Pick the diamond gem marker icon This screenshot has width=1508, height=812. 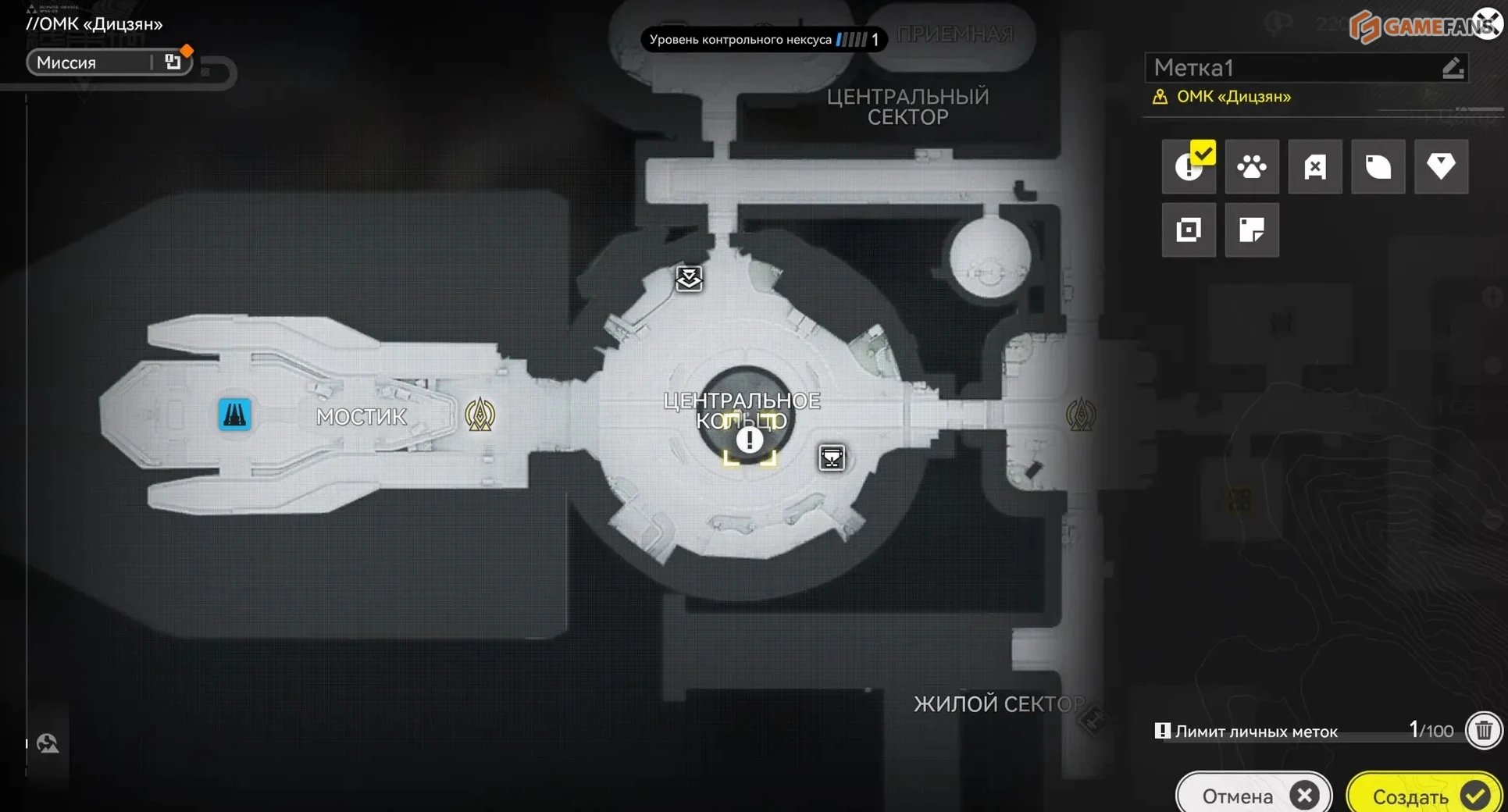pos(1441,166)
